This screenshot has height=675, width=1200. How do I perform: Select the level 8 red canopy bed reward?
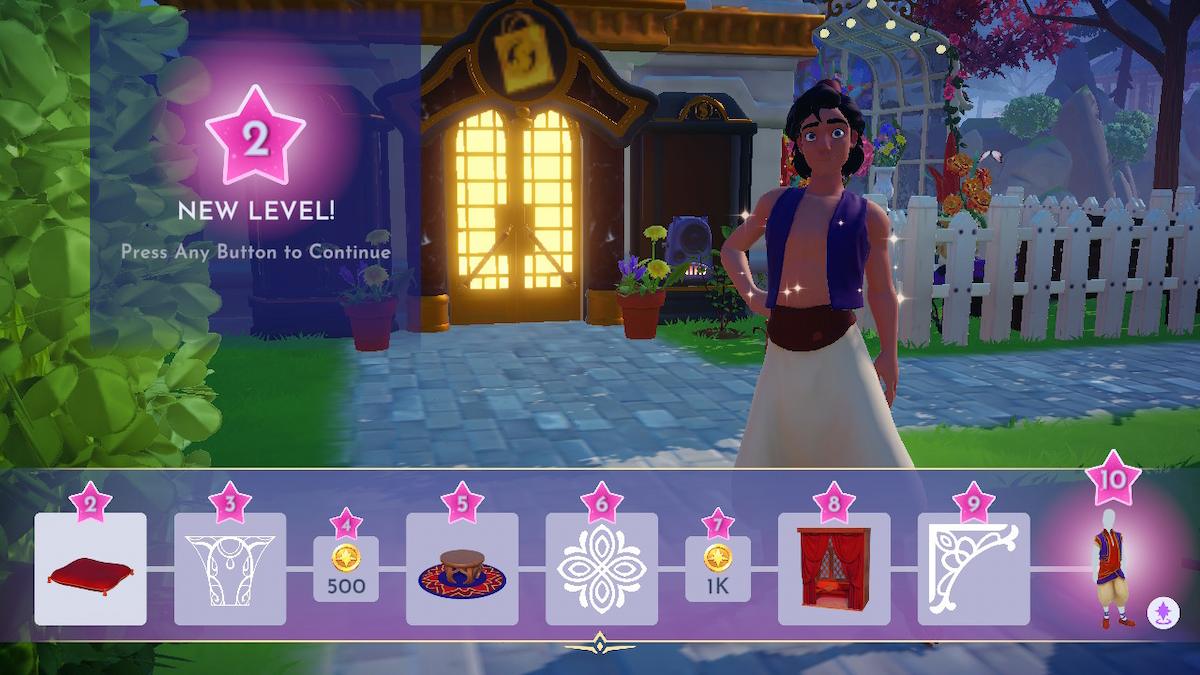coord(834,569)
